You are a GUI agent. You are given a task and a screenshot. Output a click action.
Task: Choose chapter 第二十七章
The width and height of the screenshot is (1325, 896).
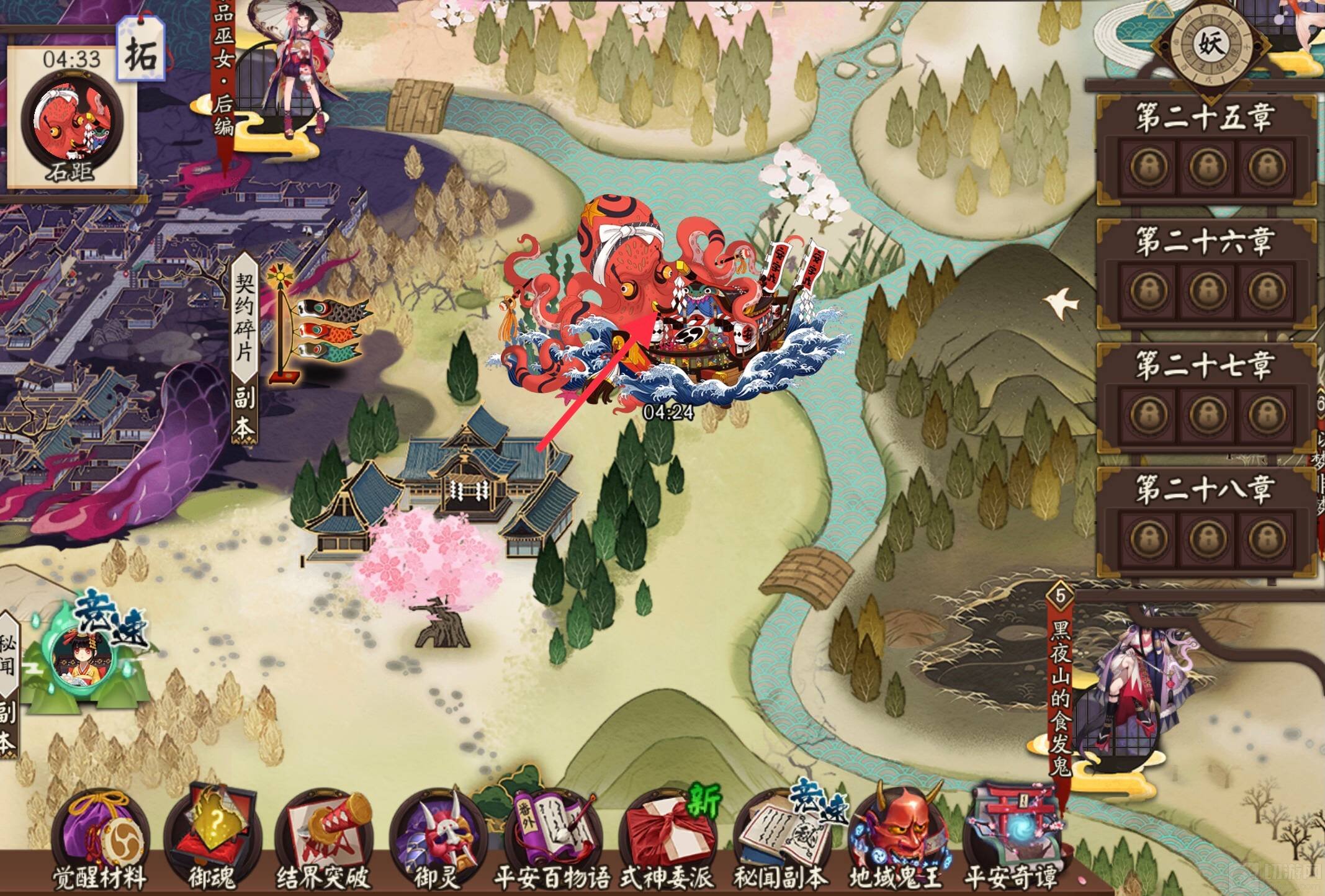pyautogui.click(x=1205, y=397)
